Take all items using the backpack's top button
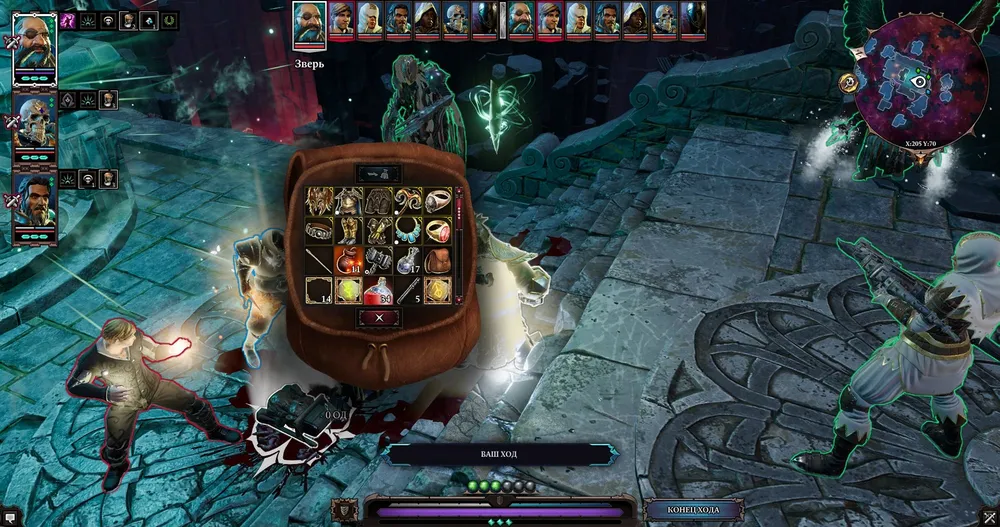 (378, 173)
